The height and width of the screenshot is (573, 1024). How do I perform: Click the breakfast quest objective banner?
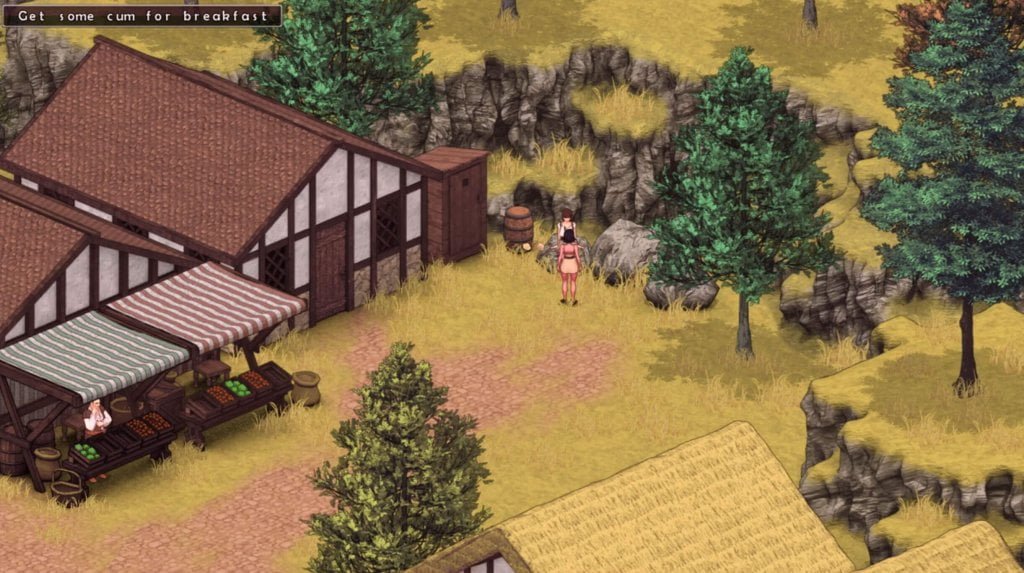click(141, 16)
